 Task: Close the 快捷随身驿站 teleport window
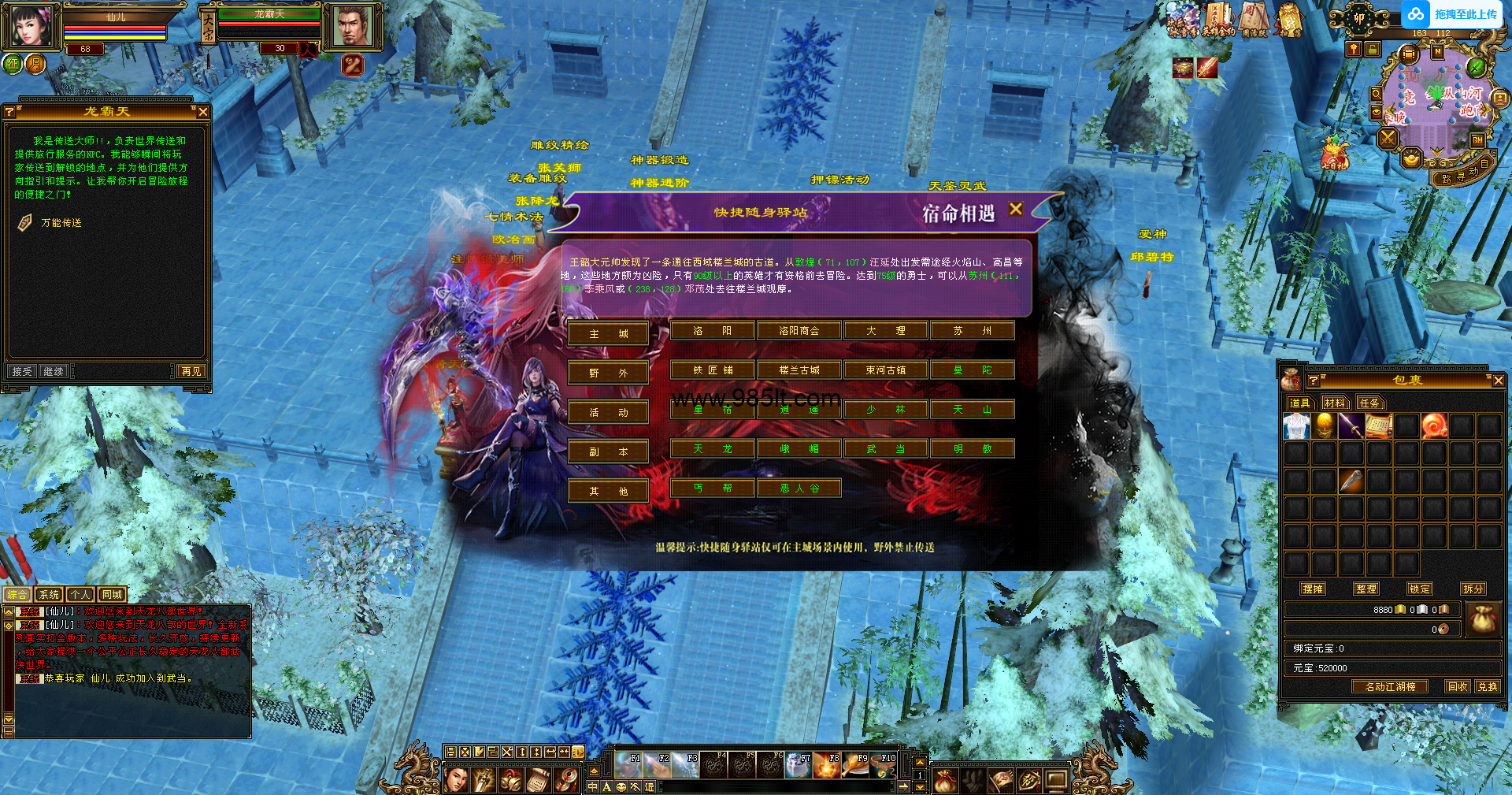1016,209
